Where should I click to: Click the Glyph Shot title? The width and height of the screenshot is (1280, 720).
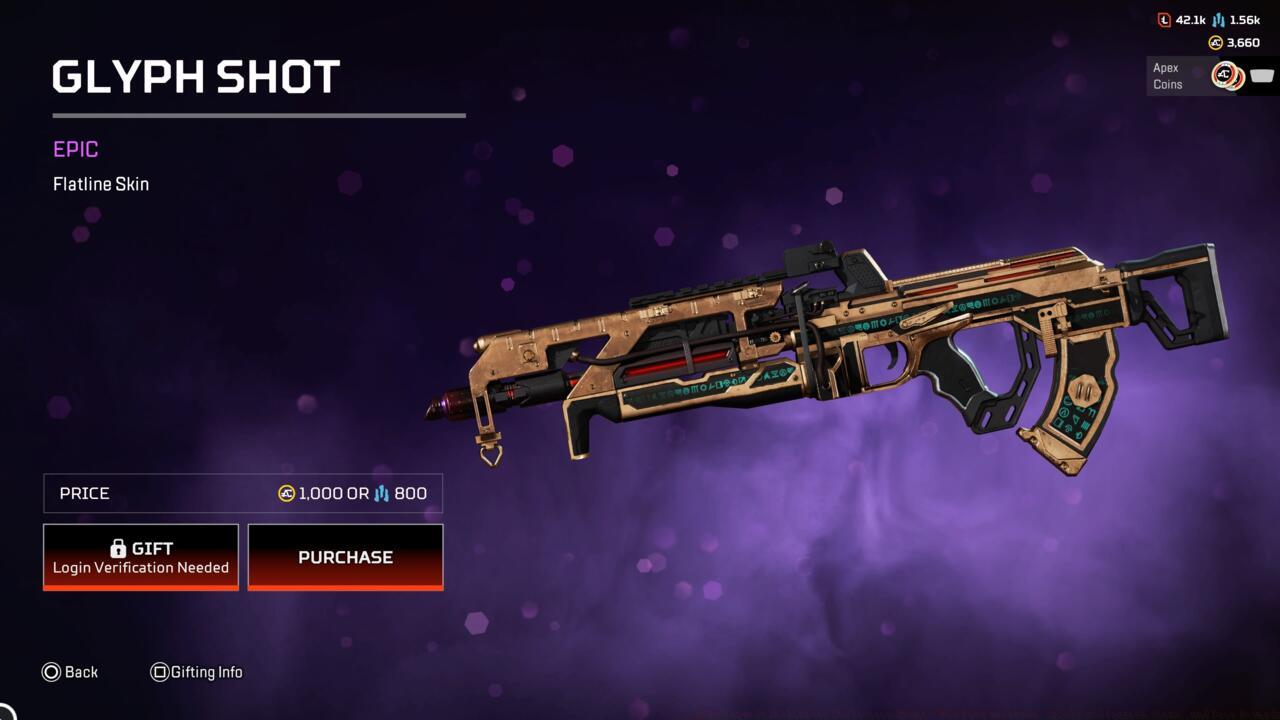click(x=195, y=76)
